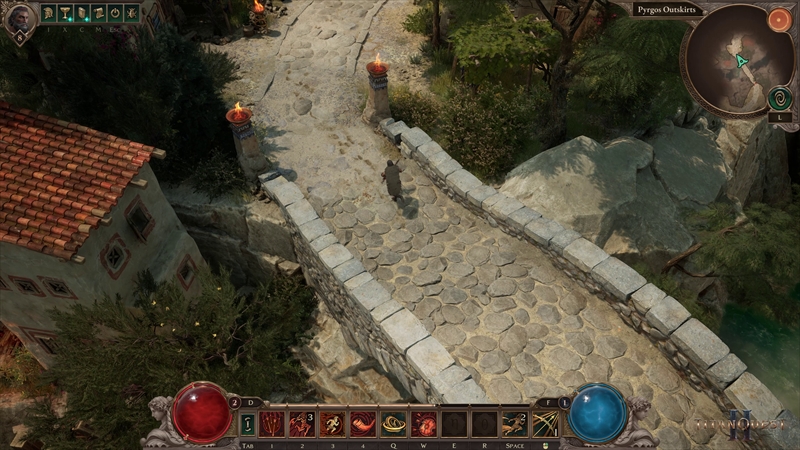Image resolution: width=800 pixels, height=450 pixels.
Task: Click the power symbol menu icon
Action: (115, 13)
